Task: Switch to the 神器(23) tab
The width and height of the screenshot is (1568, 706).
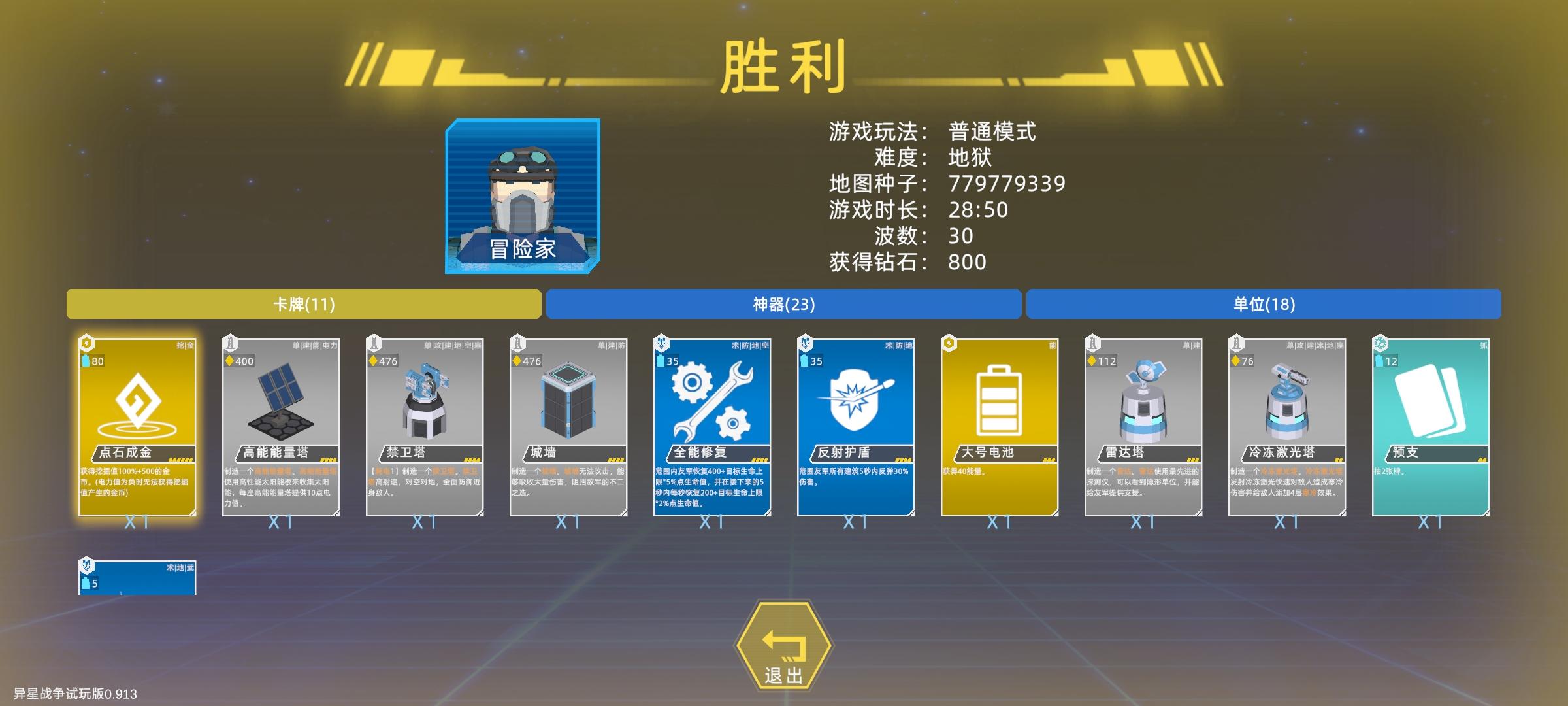Action: coord(784,305)
